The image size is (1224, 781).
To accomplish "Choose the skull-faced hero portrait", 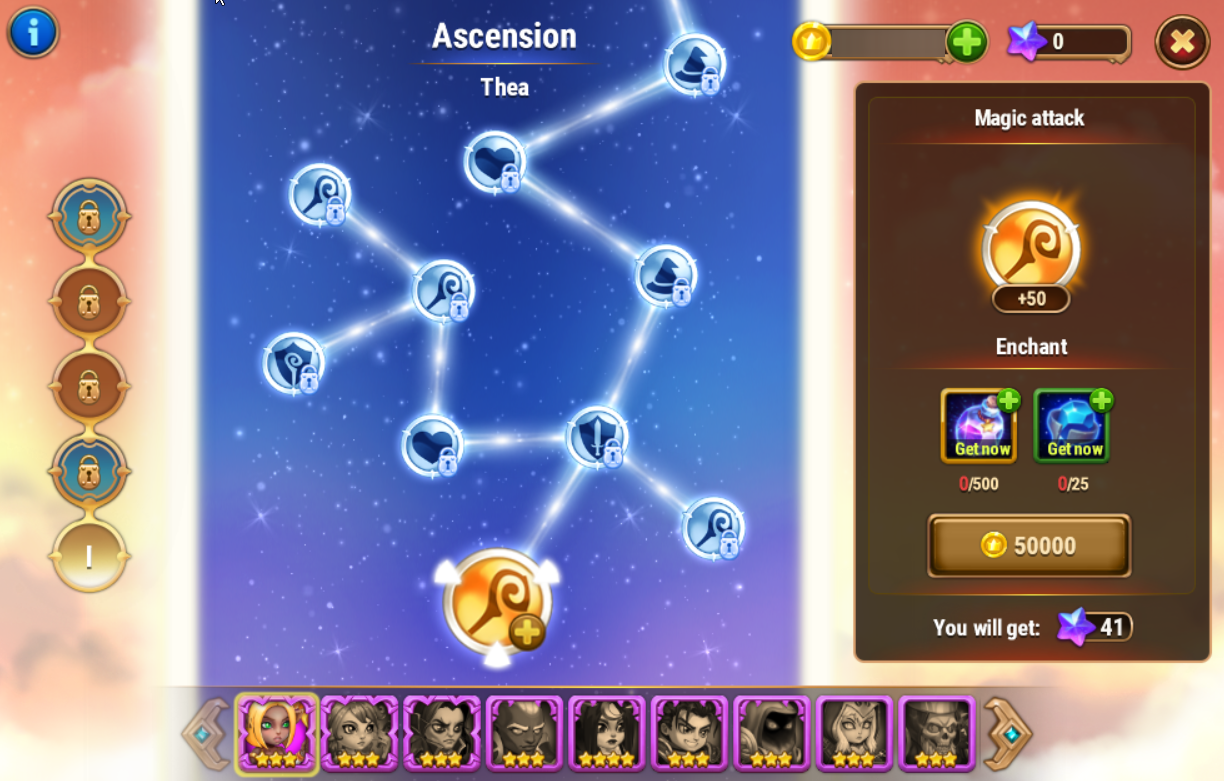I will point(936,734).
